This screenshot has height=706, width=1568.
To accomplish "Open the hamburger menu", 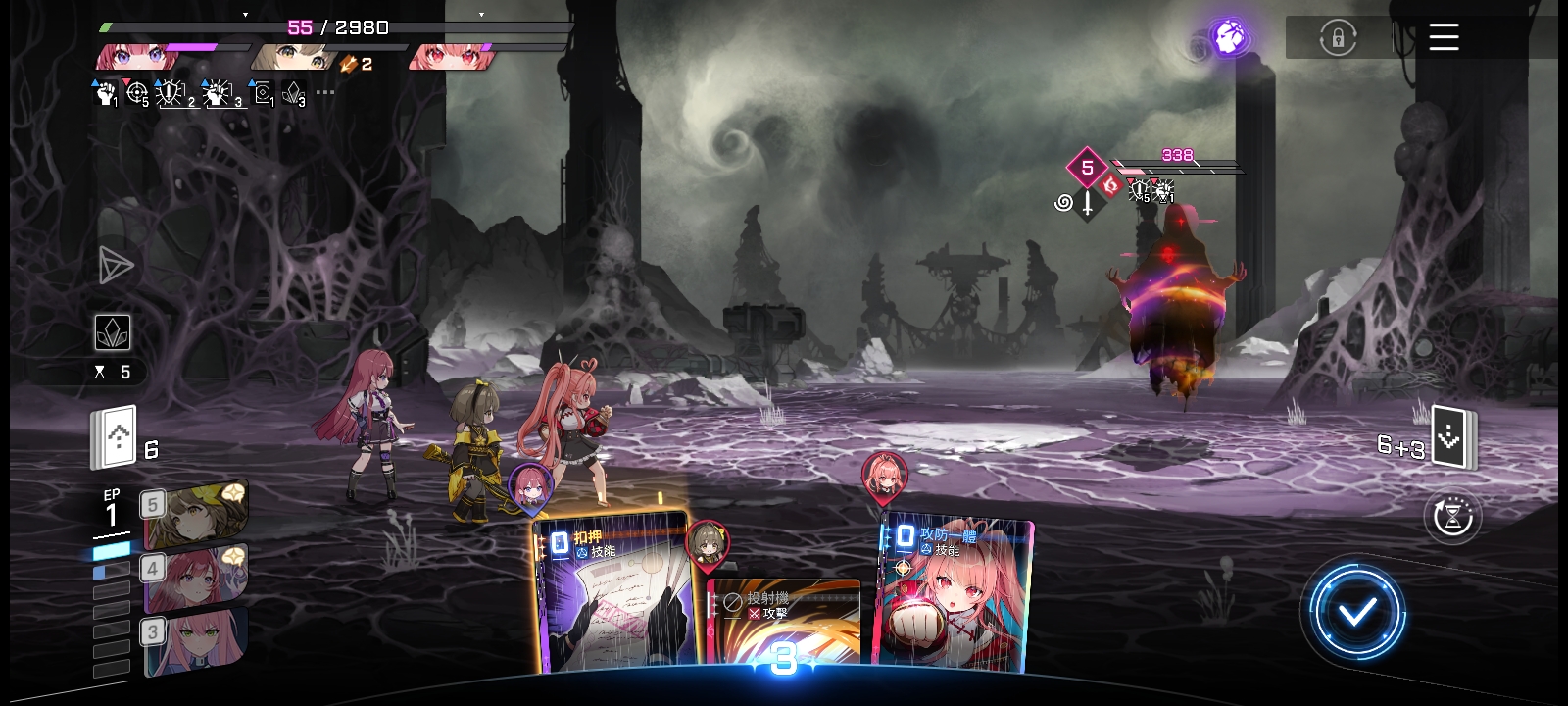I will (x=1444, y=38).
